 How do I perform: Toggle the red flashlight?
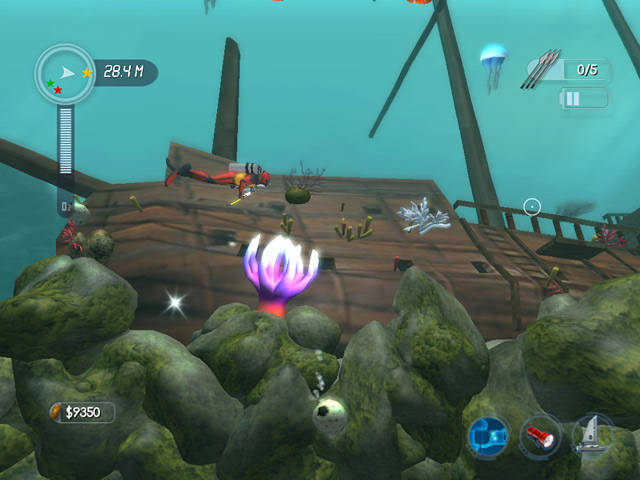[x=540, y=437]
